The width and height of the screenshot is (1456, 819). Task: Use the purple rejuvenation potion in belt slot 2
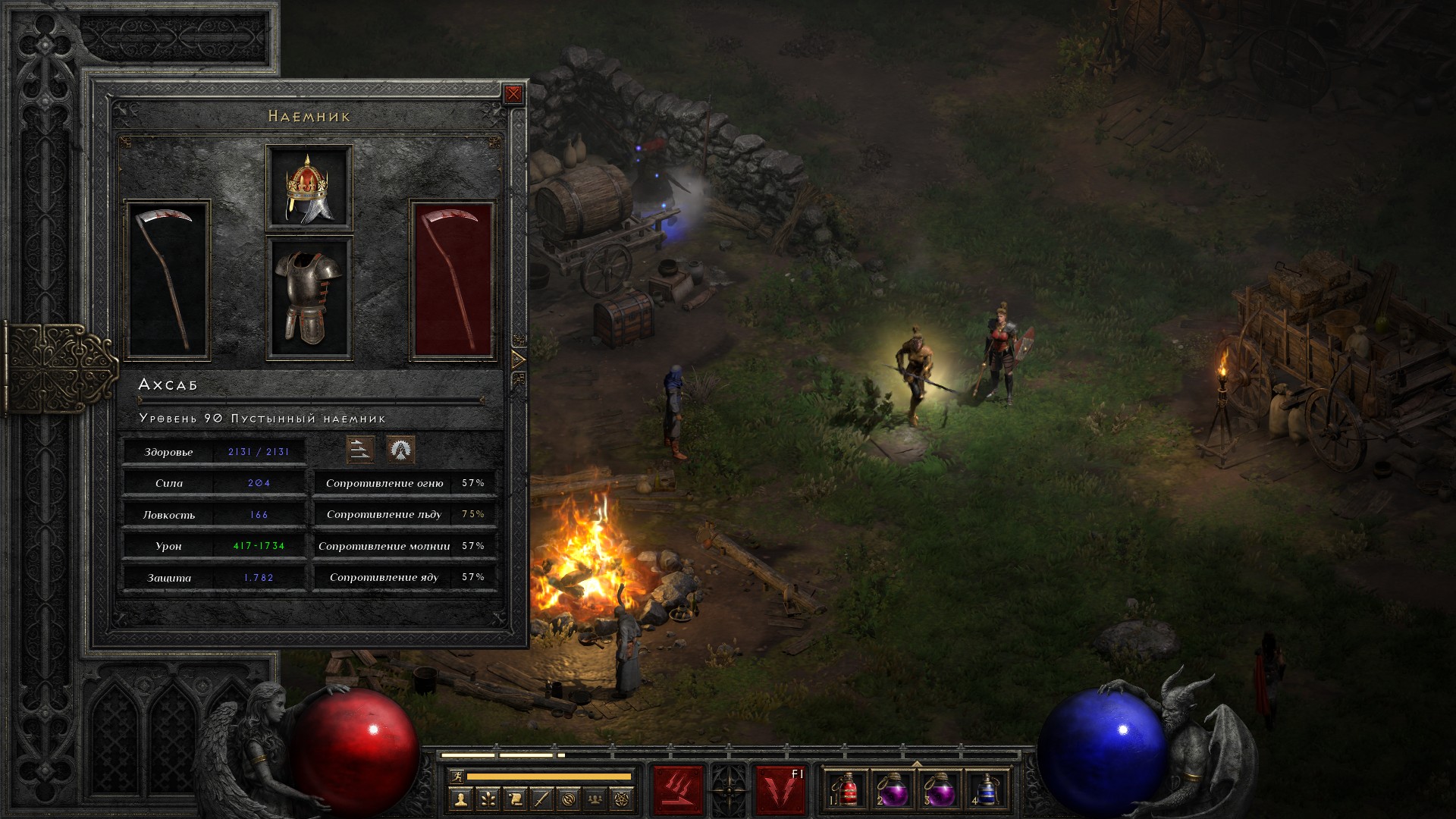893,790
